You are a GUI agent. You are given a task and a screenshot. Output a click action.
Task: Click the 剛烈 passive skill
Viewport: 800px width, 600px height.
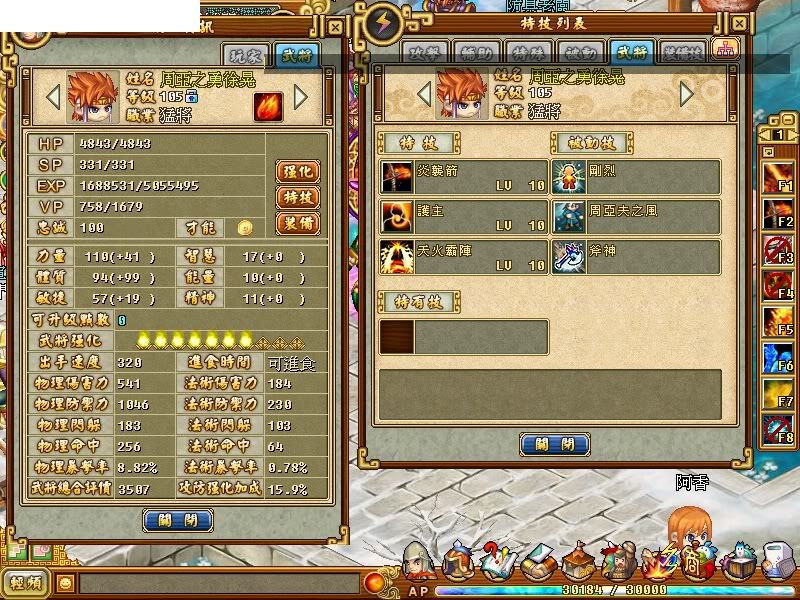tap(636, 177)
